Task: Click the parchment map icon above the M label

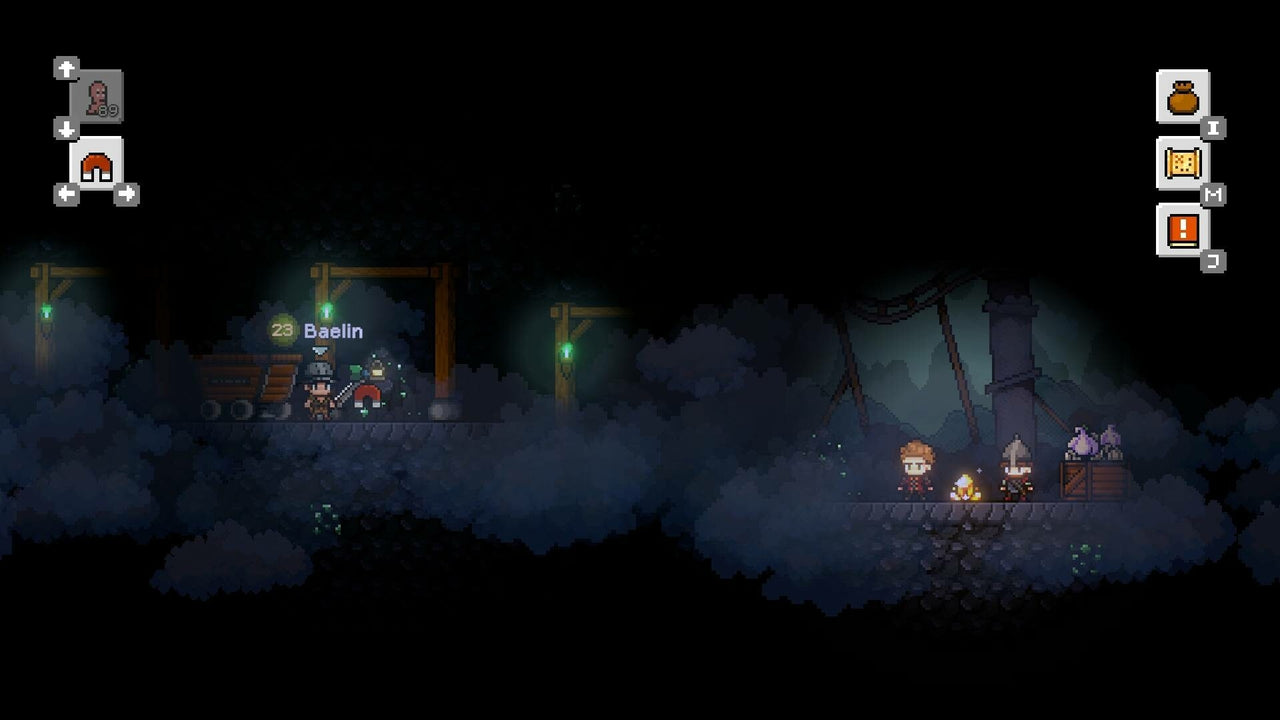Action: pos(1183,162)
